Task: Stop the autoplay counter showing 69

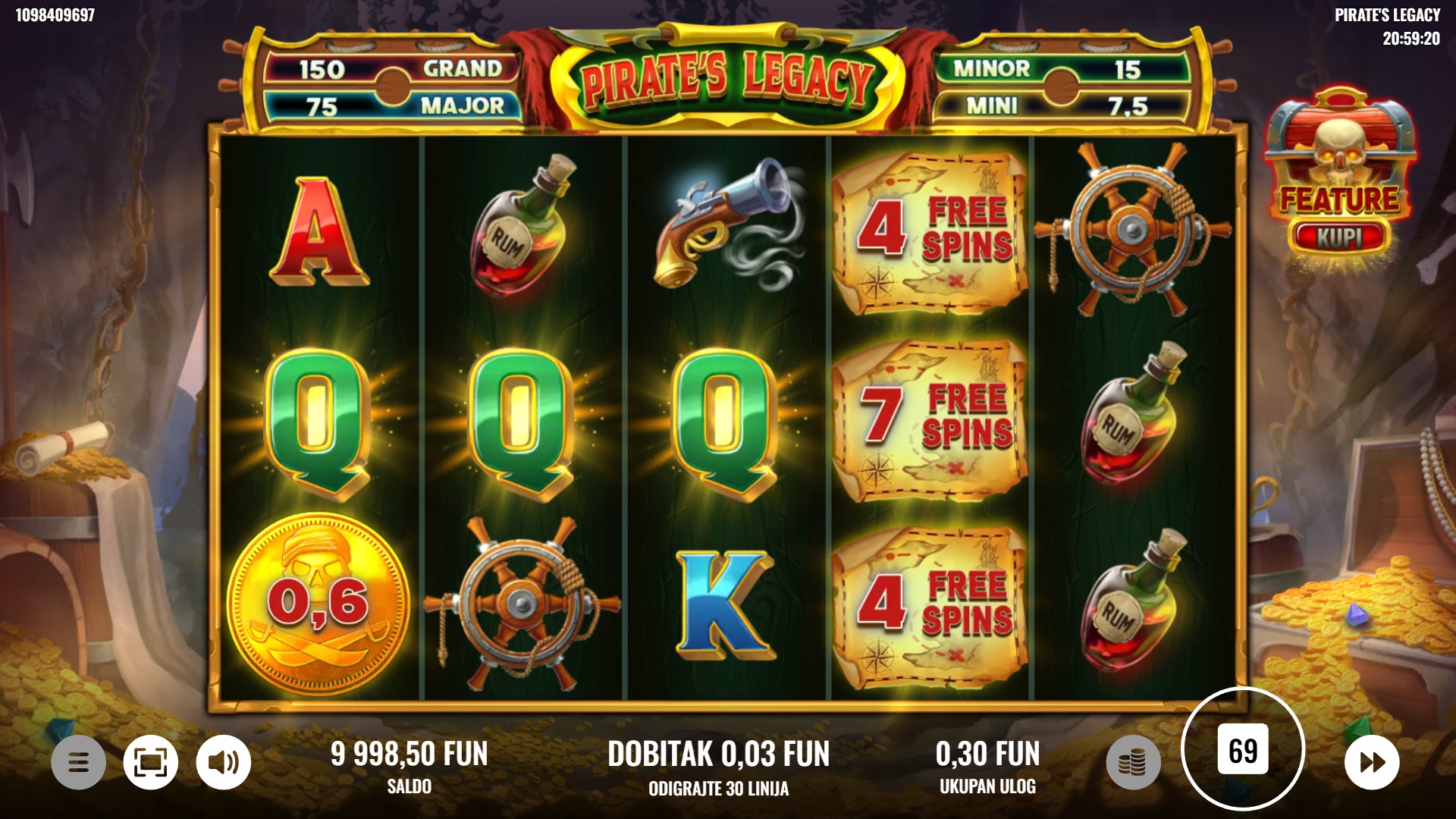Action: (1243, 750)
